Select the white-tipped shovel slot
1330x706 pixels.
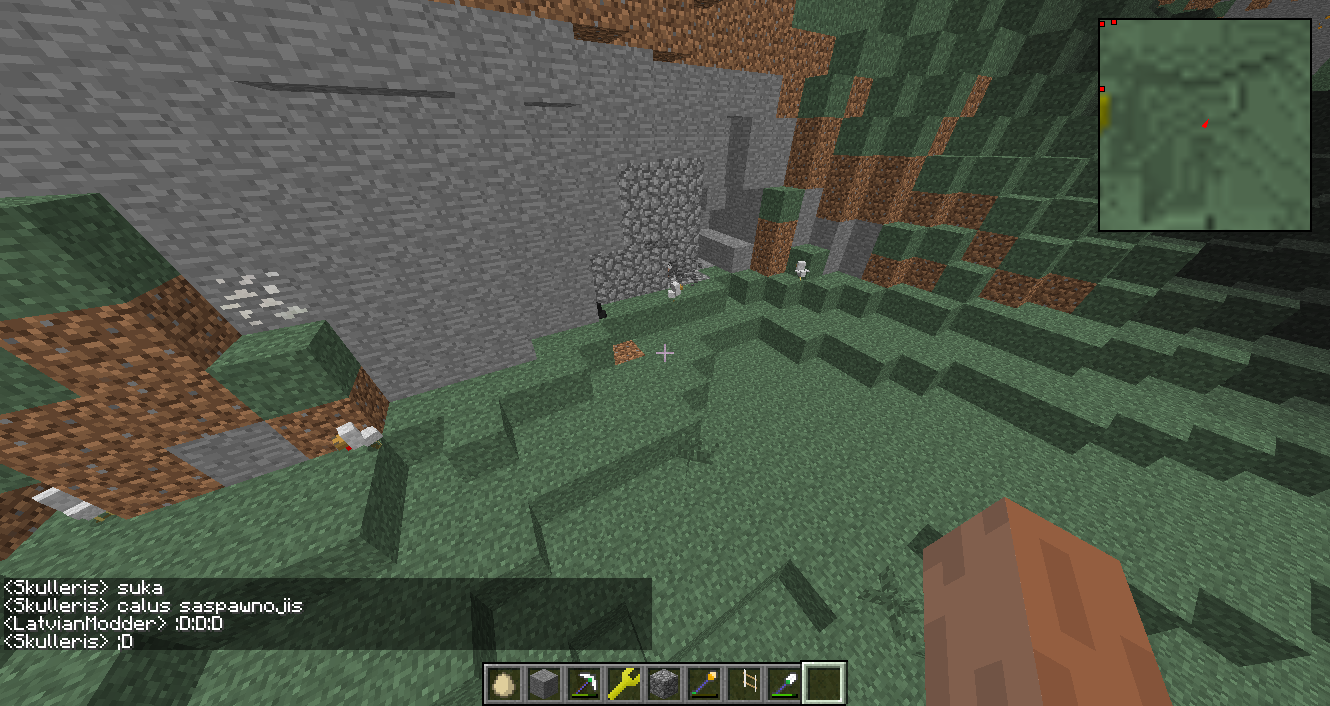783,684
